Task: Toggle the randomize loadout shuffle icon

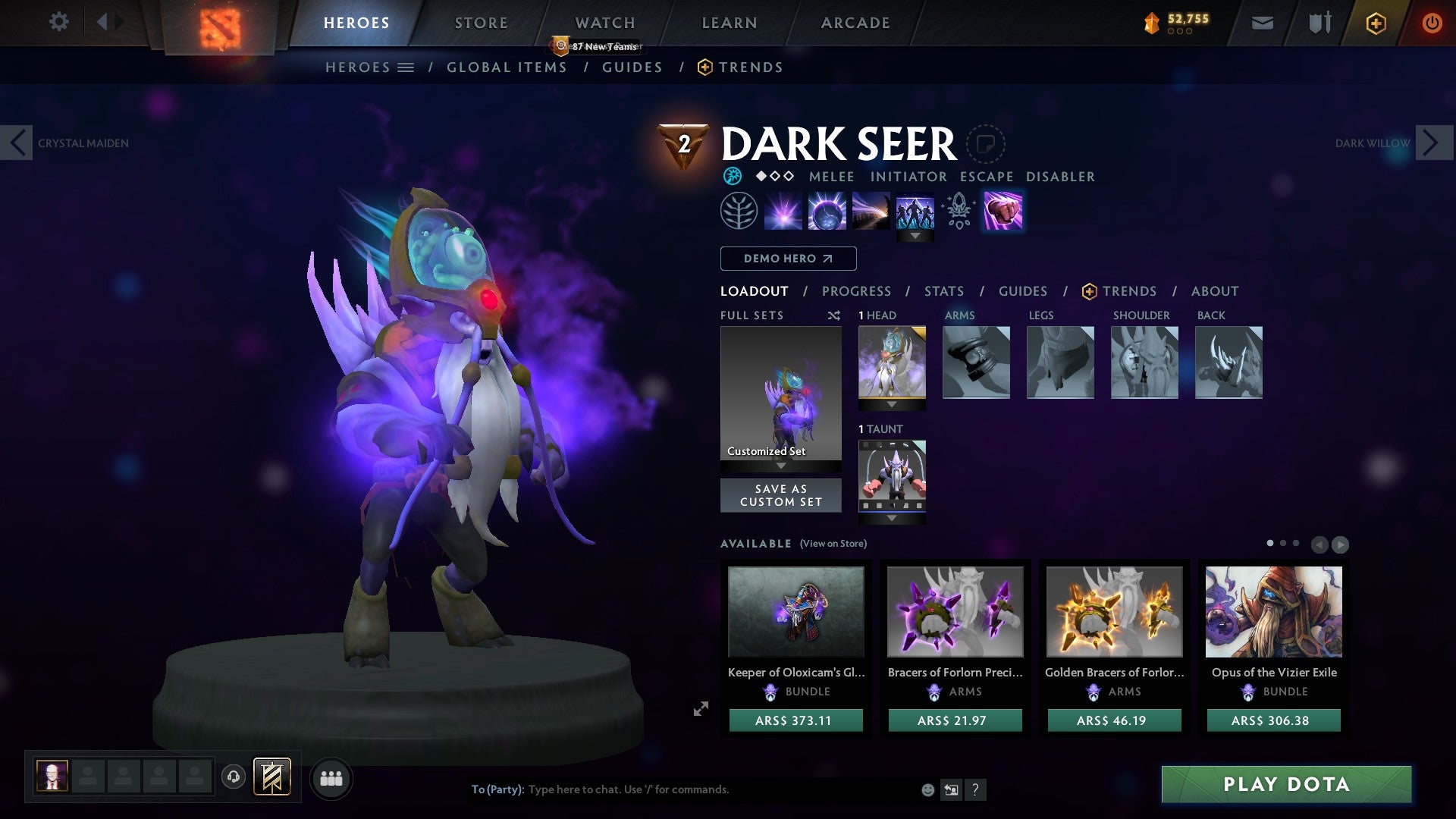Action: (834, 315)
